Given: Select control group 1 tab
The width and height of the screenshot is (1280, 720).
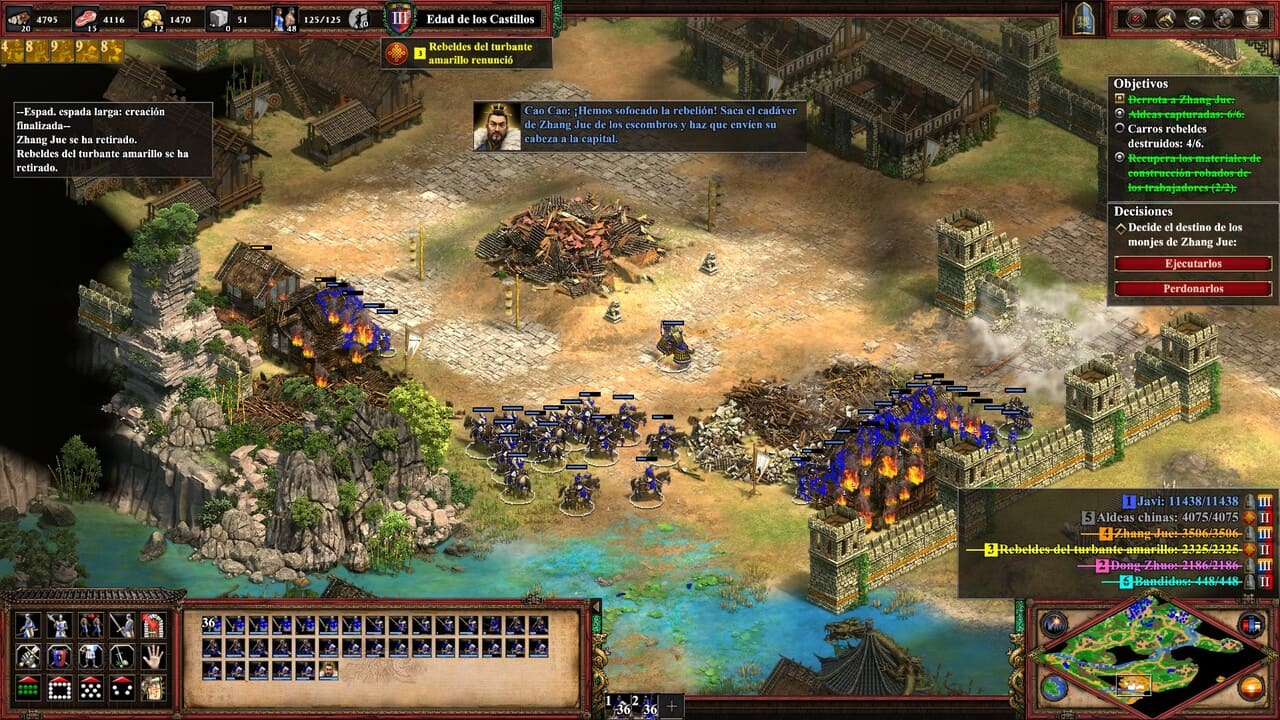Looking at the screenshot, I should coord(623,706).
